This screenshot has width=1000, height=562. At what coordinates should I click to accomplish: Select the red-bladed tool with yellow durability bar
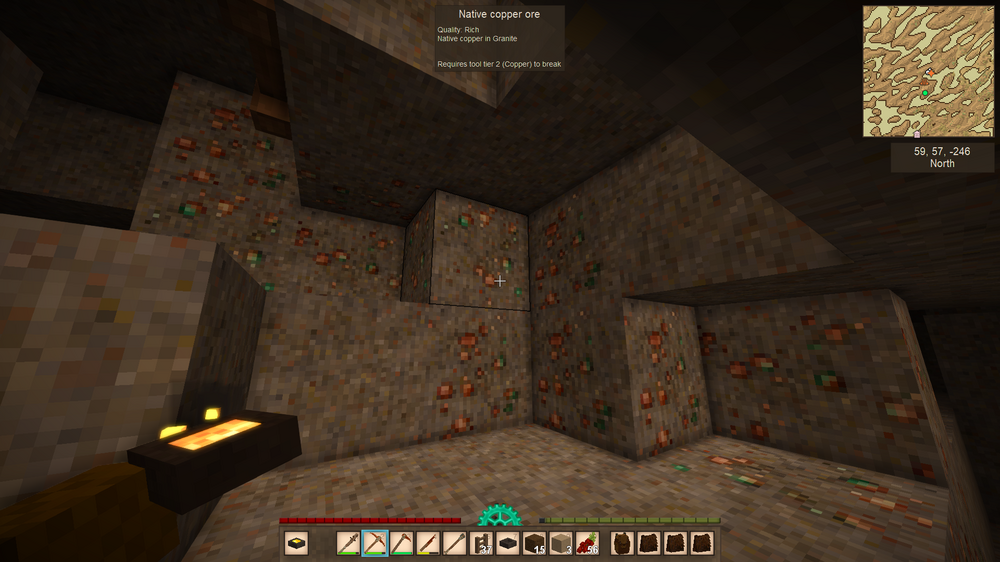pos(428,543)
